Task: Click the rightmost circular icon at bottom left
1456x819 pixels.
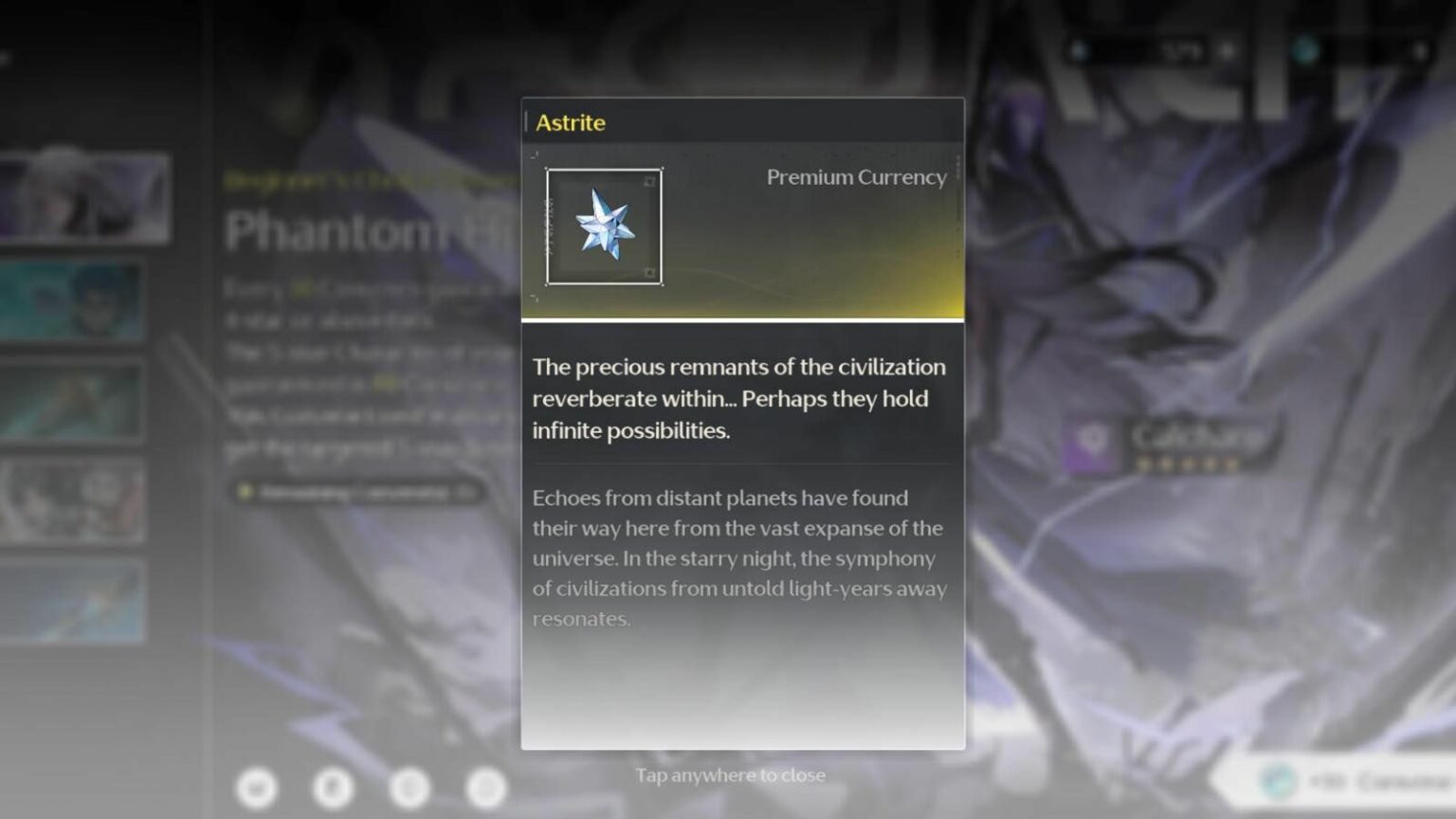Action: (x=486, y=789)
